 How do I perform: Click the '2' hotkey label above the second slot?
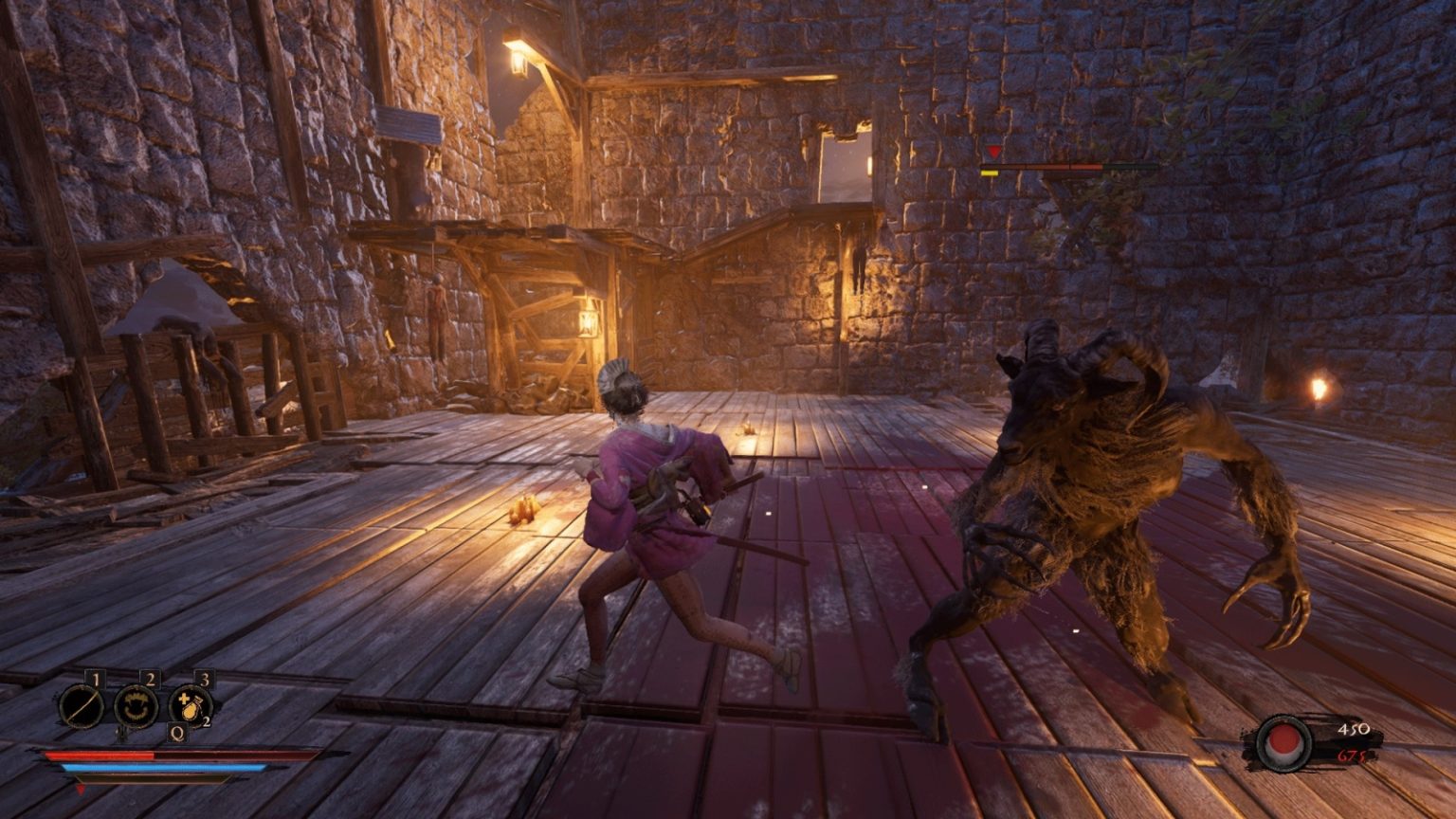(x=150, y=678)
